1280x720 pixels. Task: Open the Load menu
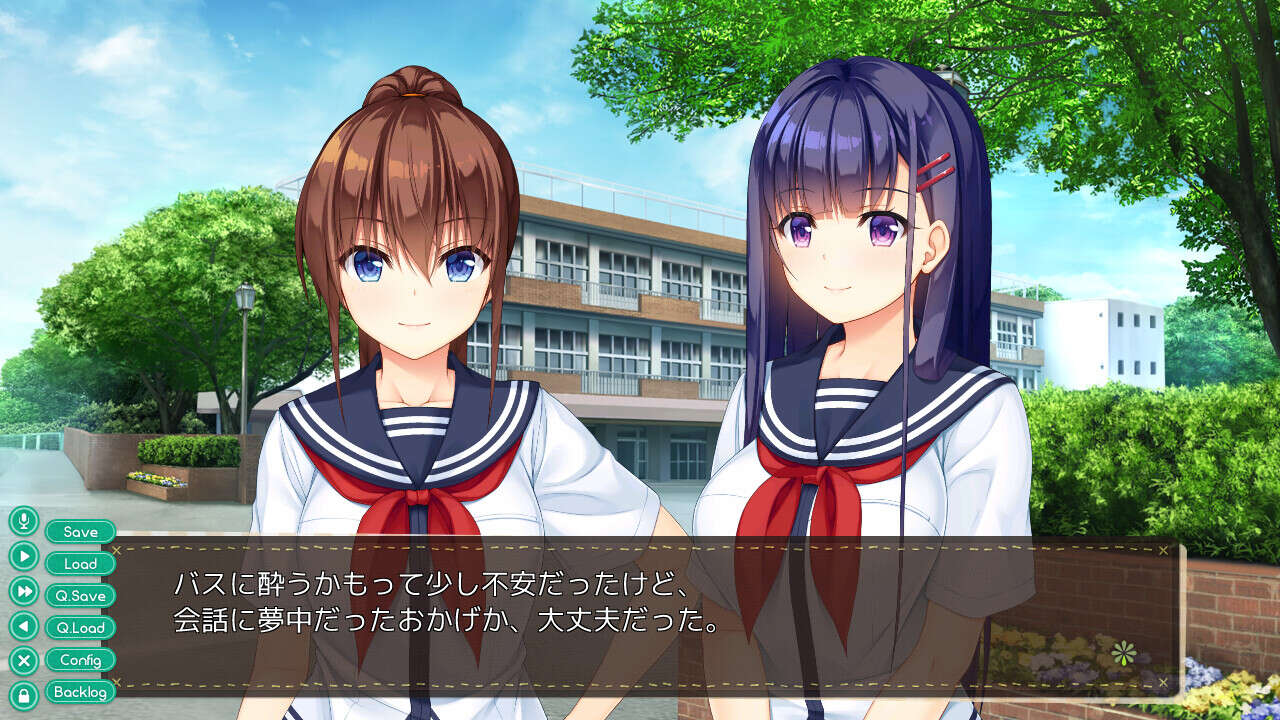[x=80, y=564]
